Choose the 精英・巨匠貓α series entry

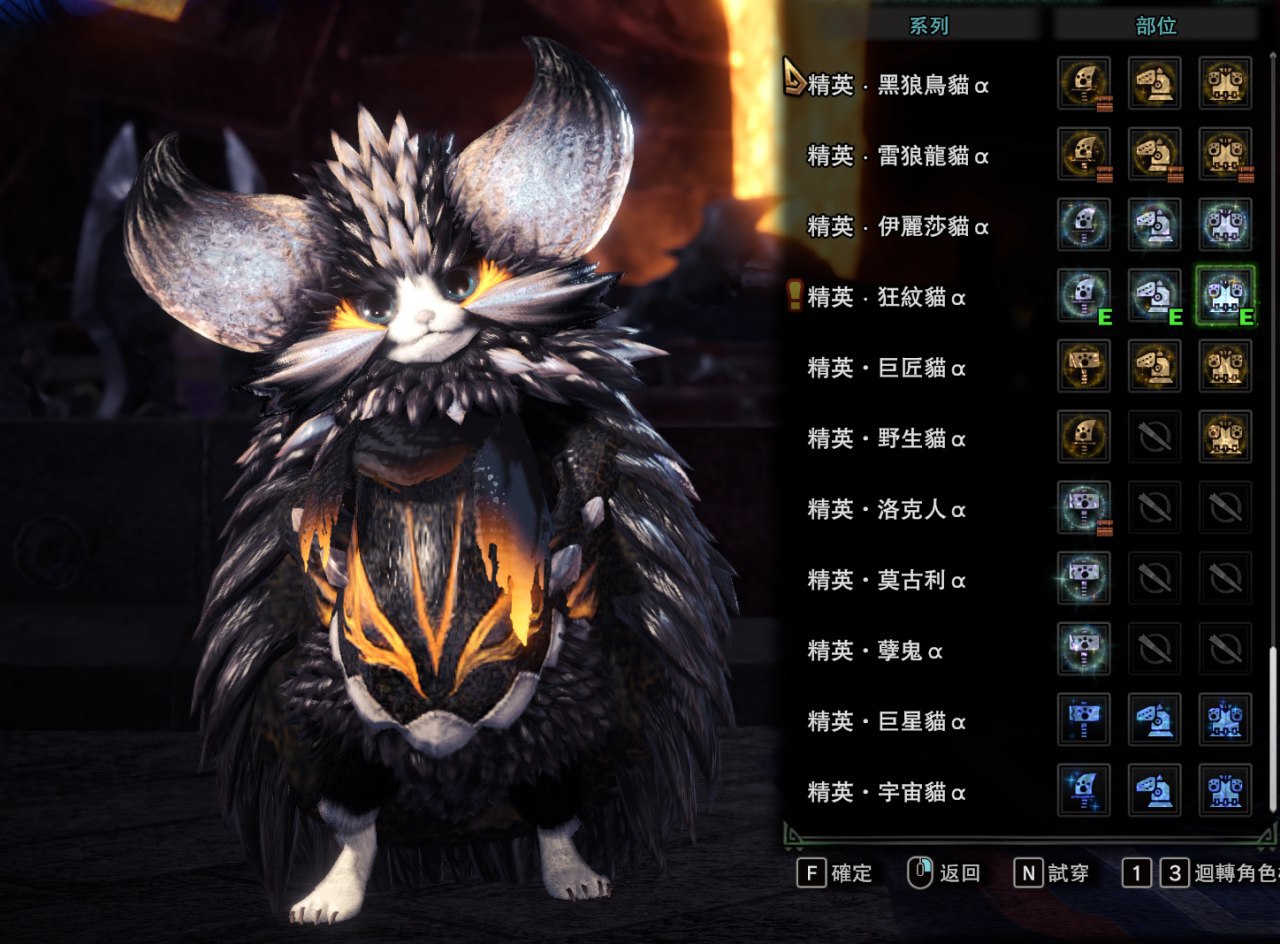(x=887, y=368)
